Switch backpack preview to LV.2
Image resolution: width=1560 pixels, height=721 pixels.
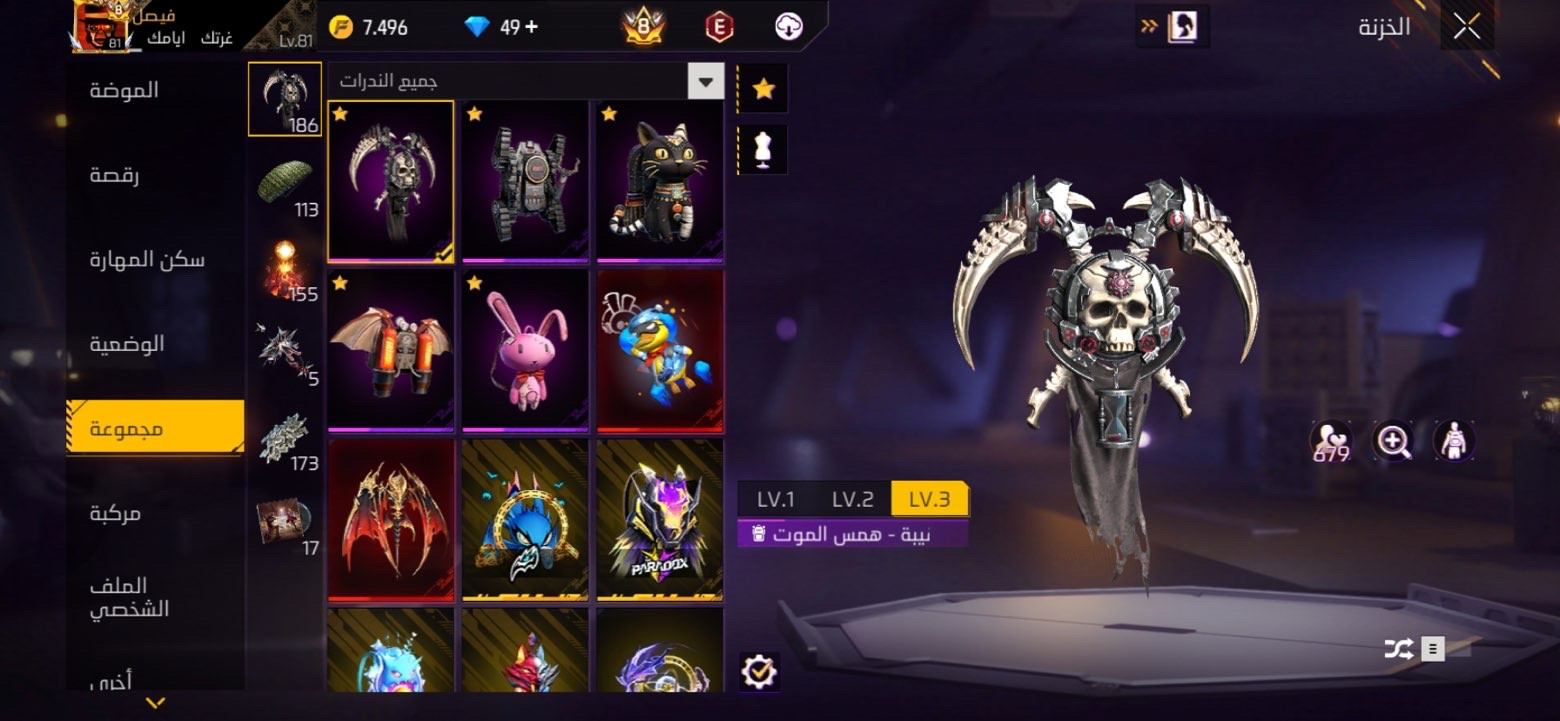pyautogui.click(x=852, y=499)
